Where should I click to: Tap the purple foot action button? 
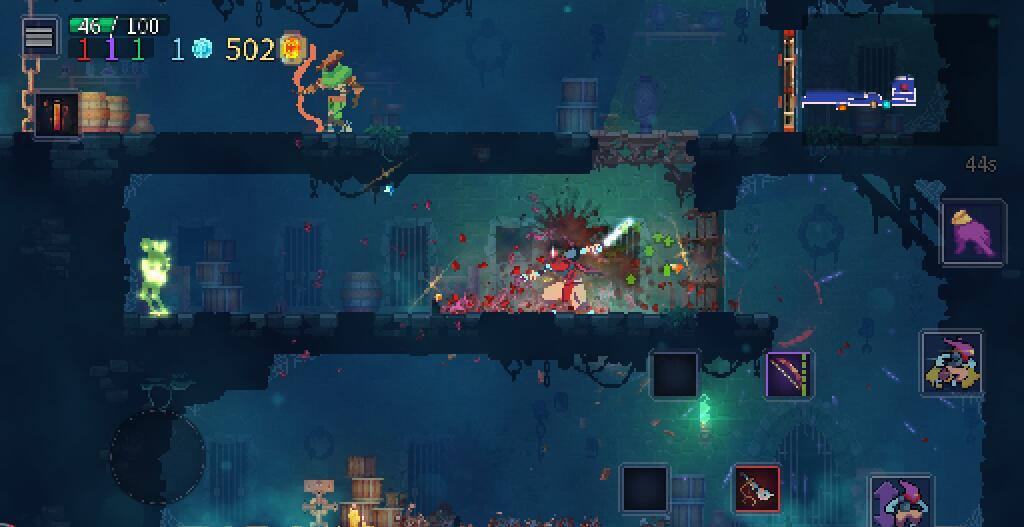[x=972, y=232]
